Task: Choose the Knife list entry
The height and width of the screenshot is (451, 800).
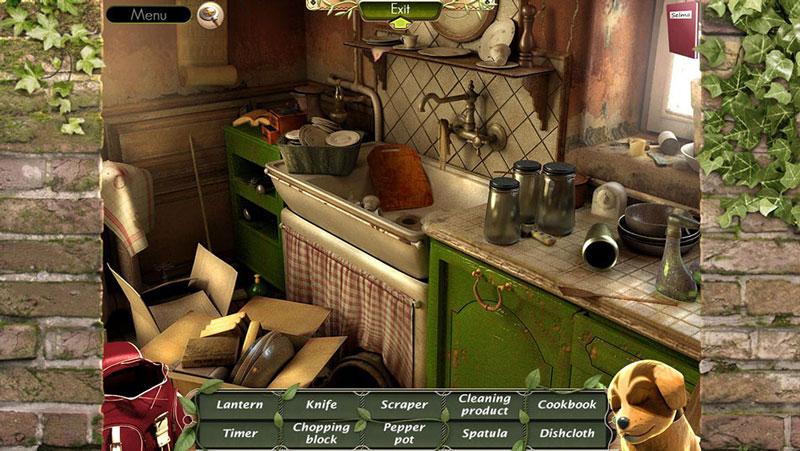Action: point(322,405)
